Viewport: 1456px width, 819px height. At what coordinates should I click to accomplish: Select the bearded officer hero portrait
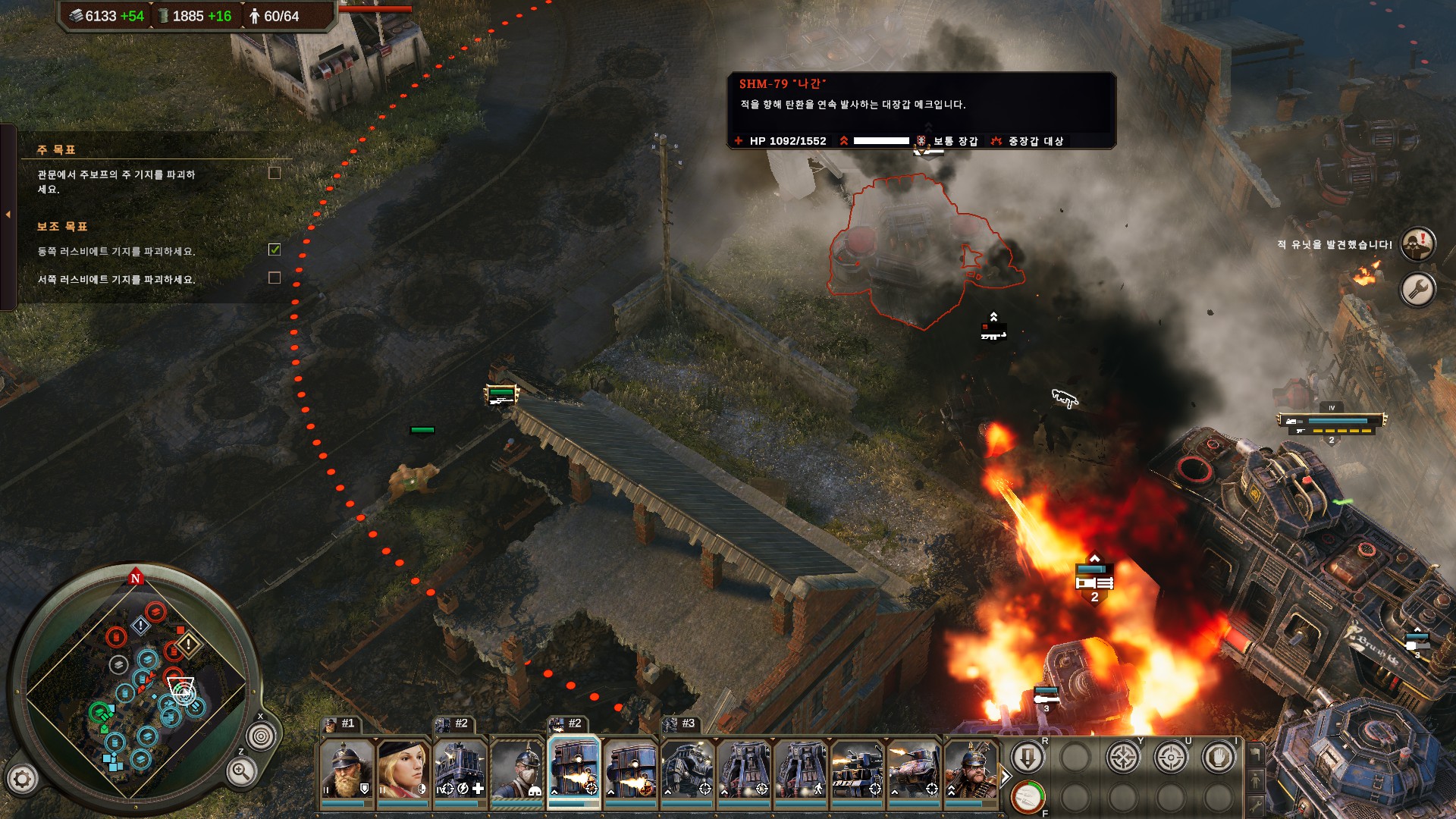tap(347, 769)
